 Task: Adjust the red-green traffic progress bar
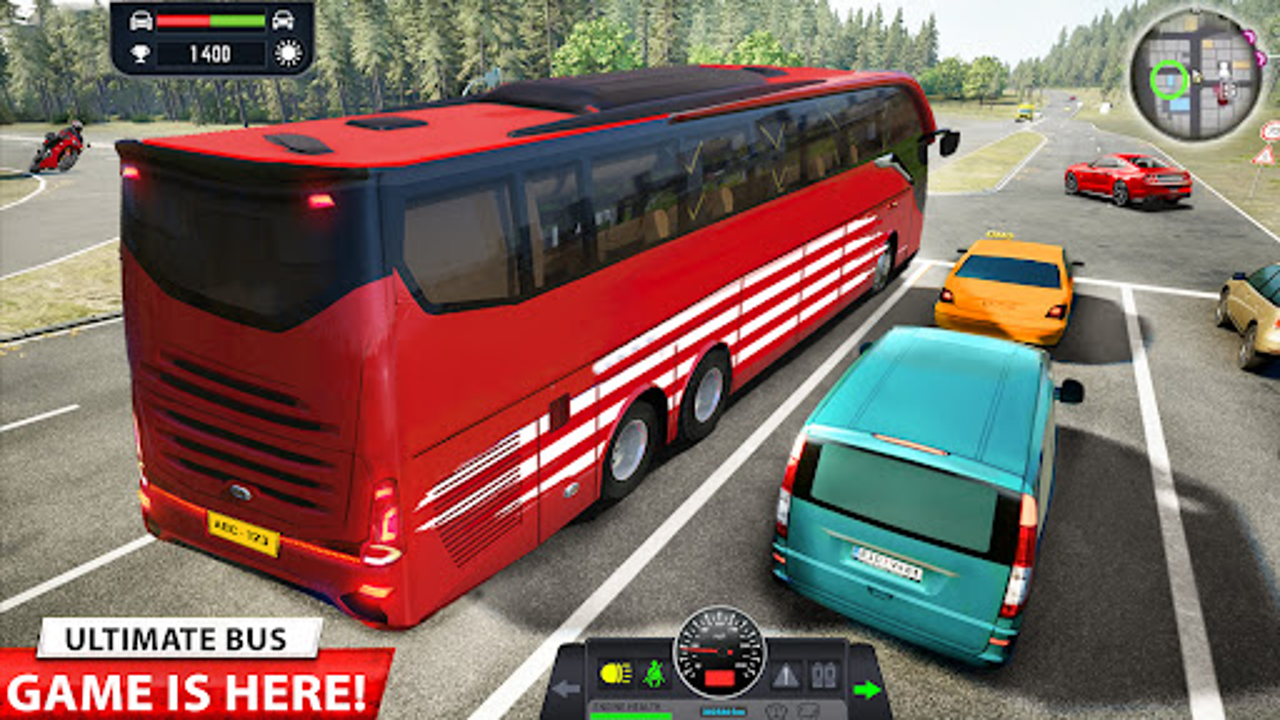click(211, 19)
